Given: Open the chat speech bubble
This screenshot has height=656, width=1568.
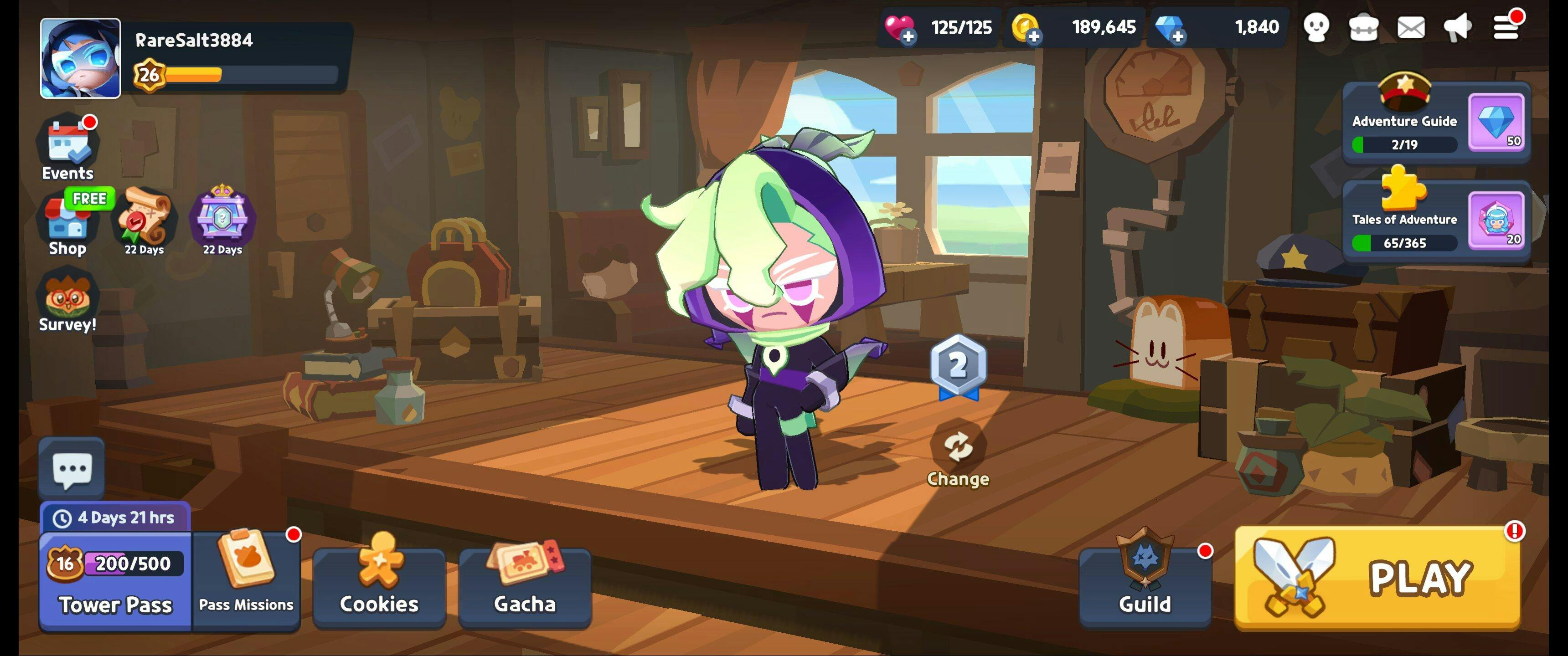Looking at the screenshot, I should pyautogui.click(x=72, y=469).
